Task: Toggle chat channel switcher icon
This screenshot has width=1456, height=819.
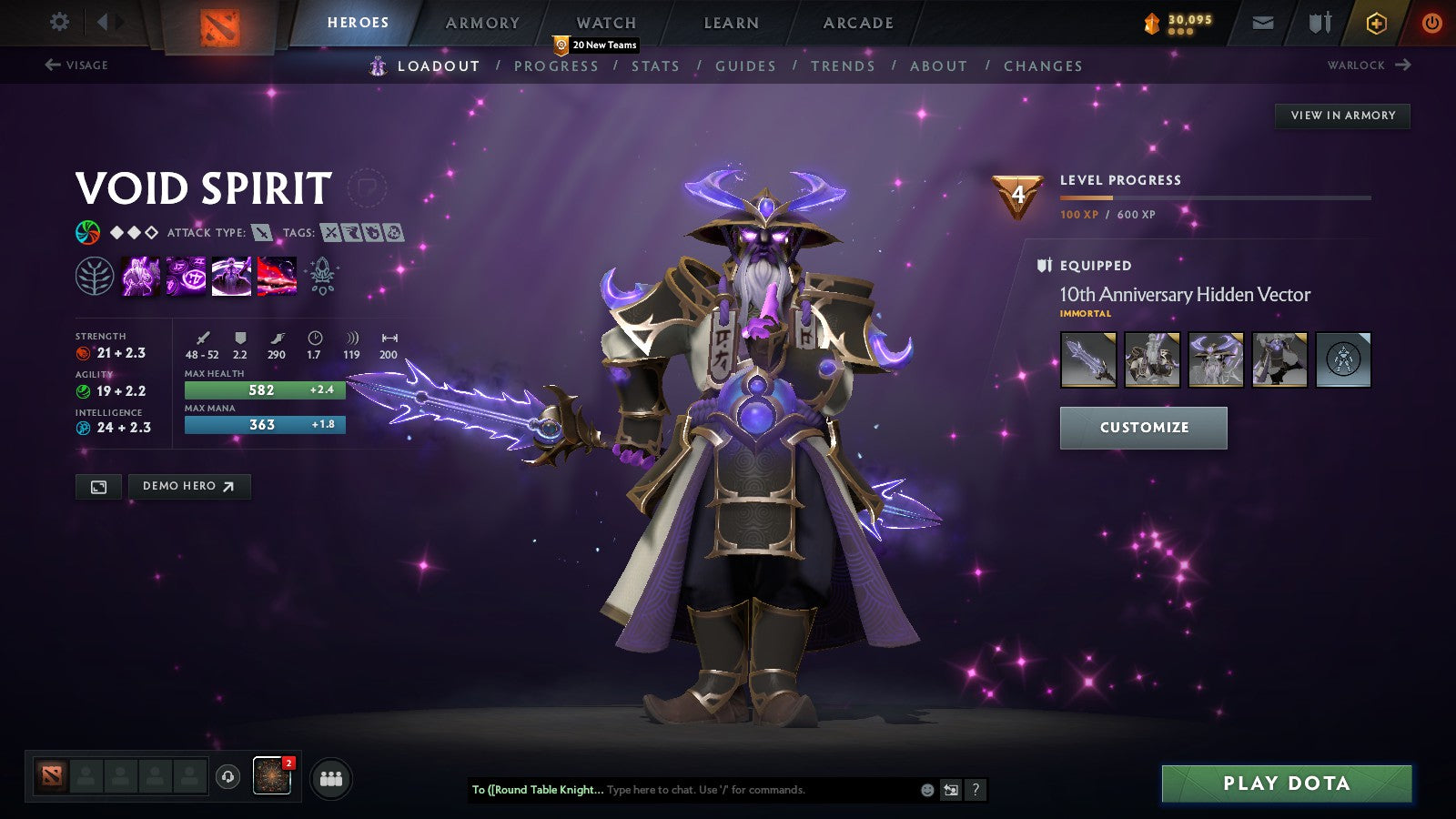Action: pos(949,790)
